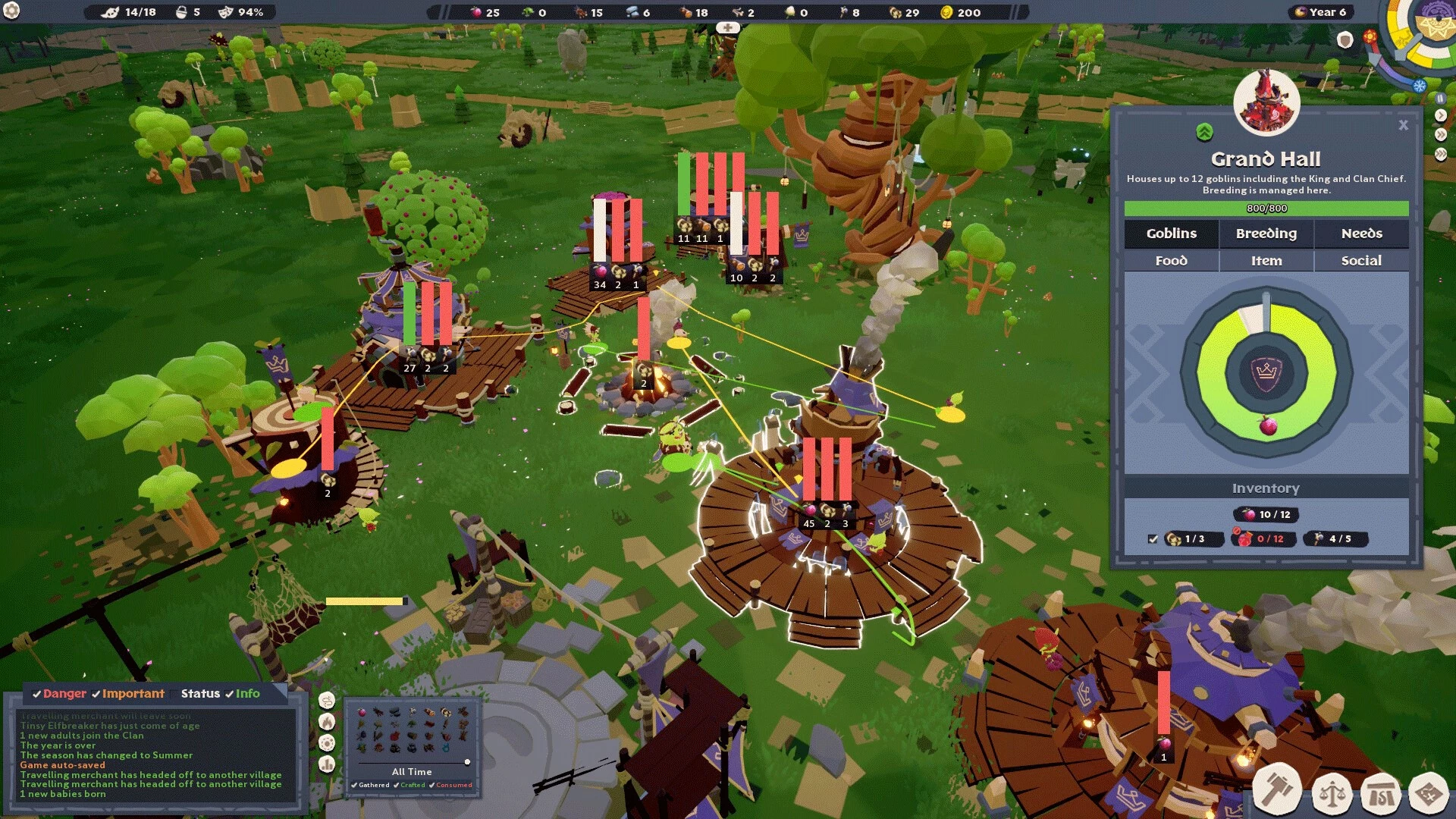Open the Item tab

(1266, 261)
